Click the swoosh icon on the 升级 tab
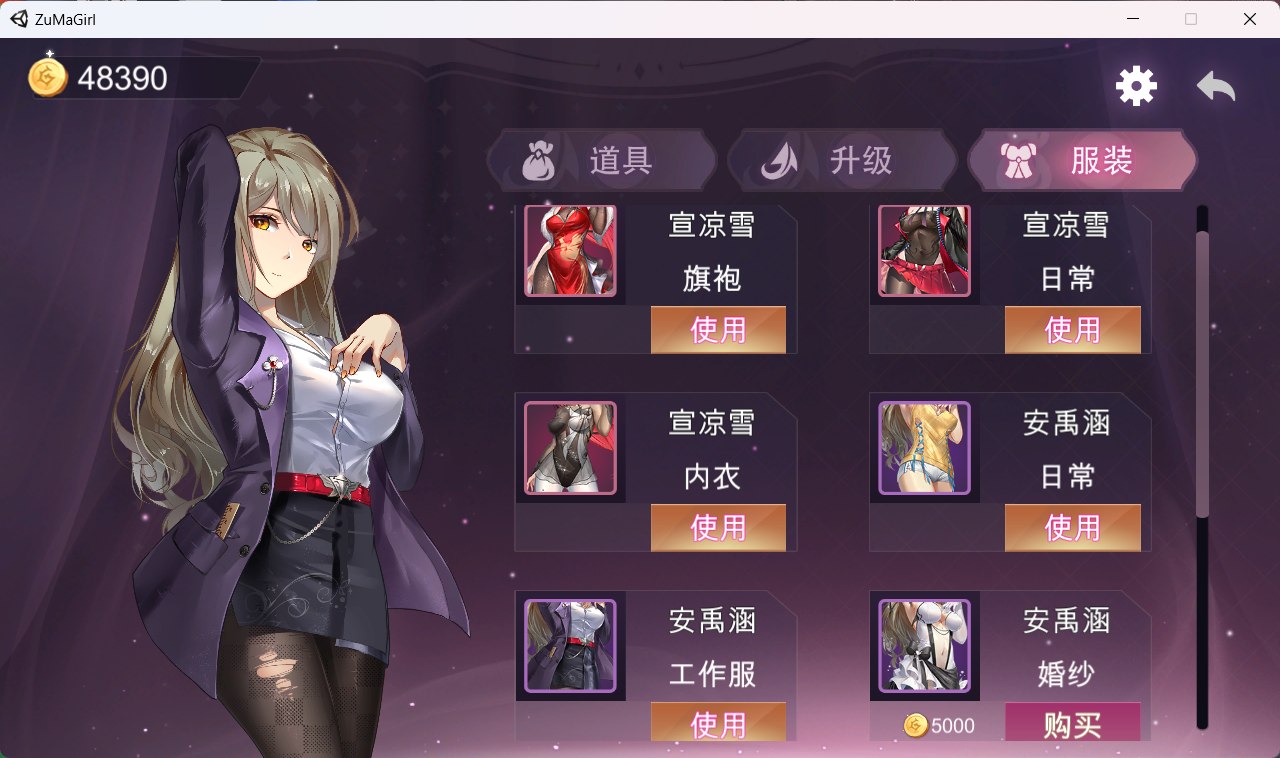Viewport: 1280px width, 758px height. point(781,159)
